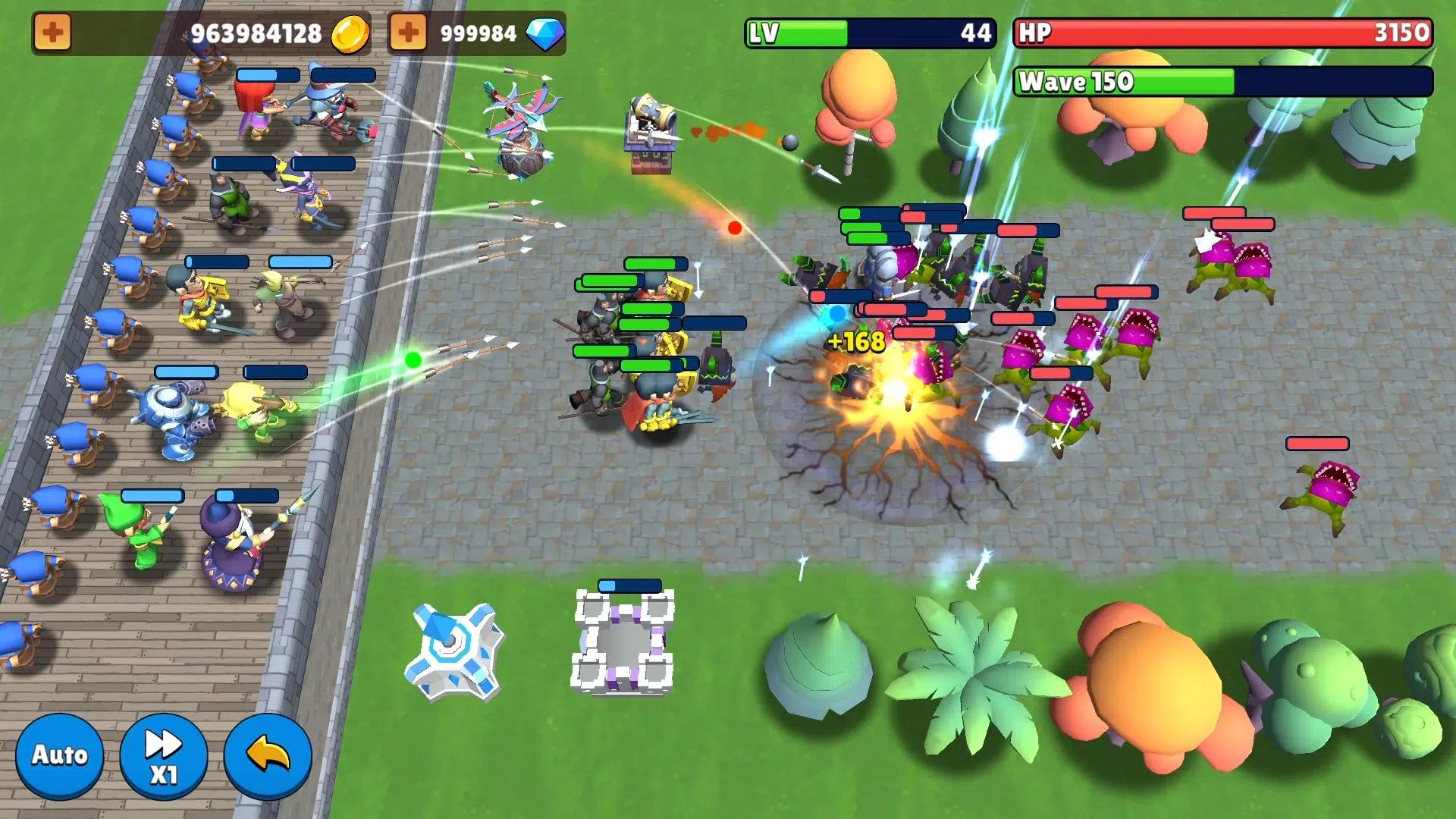Click the yellow back arrow button

[268, 755]
